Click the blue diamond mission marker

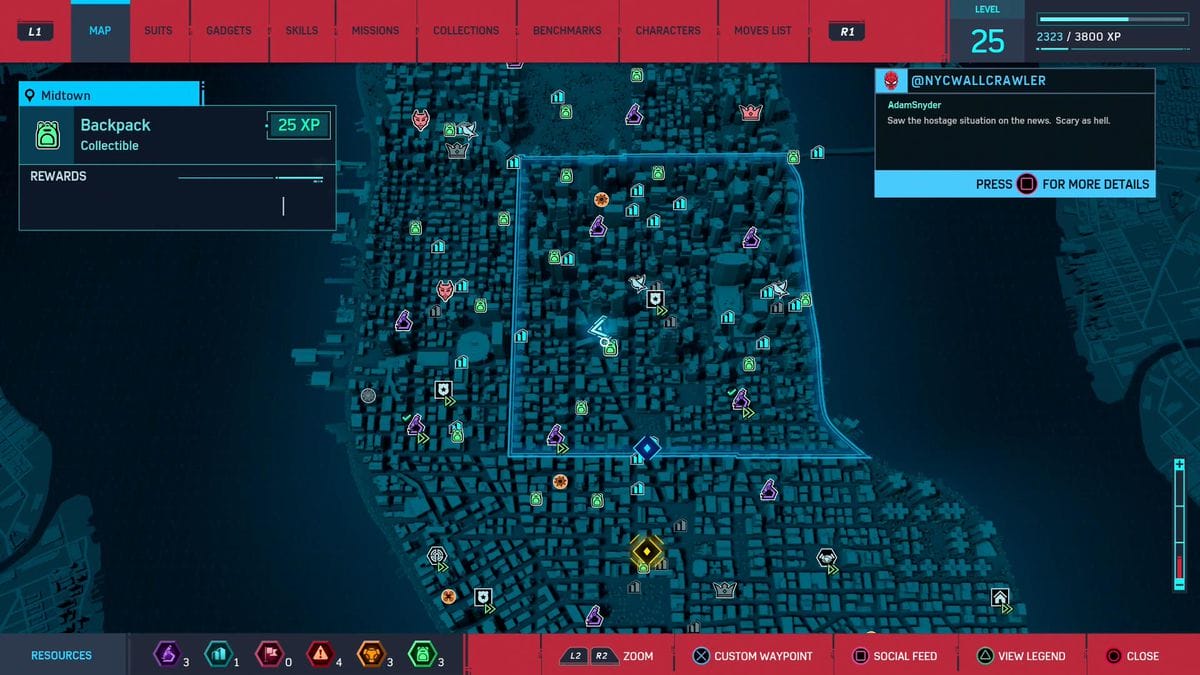648,448
